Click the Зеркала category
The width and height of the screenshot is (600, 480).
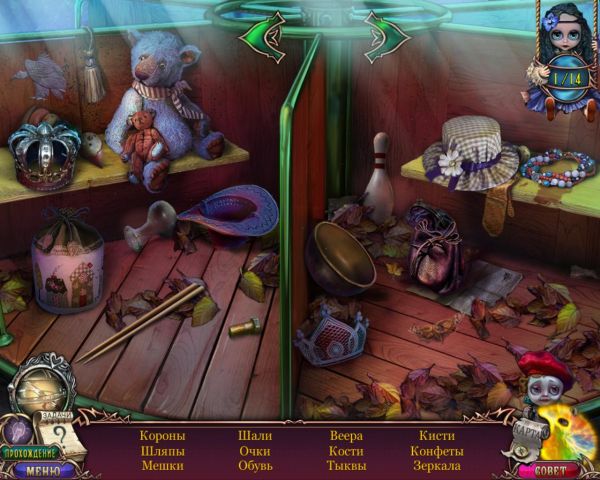tap(437, 466)
